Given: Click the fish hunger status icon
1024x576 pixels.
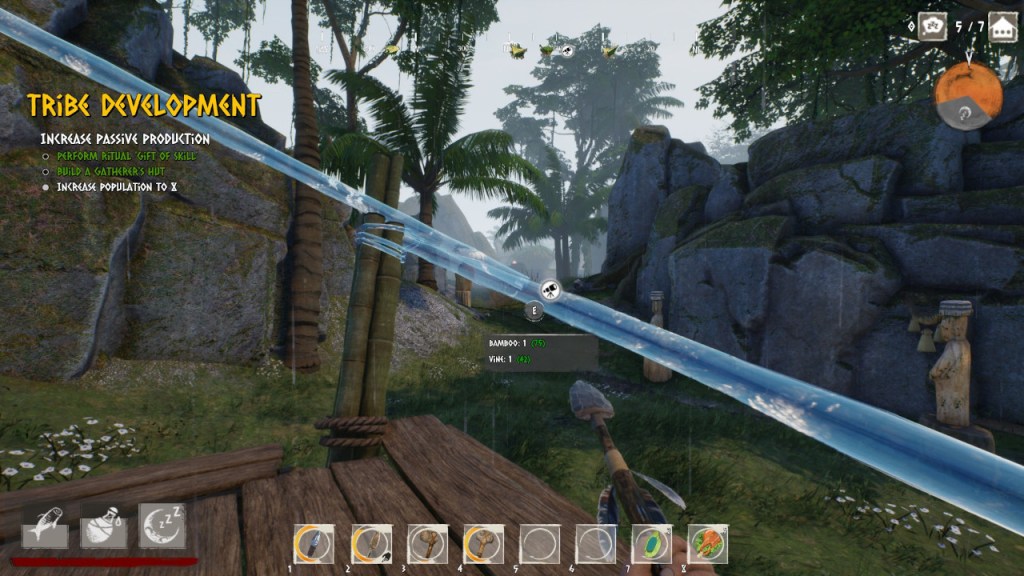Looking at the screenshot, I should click(45, 526).
